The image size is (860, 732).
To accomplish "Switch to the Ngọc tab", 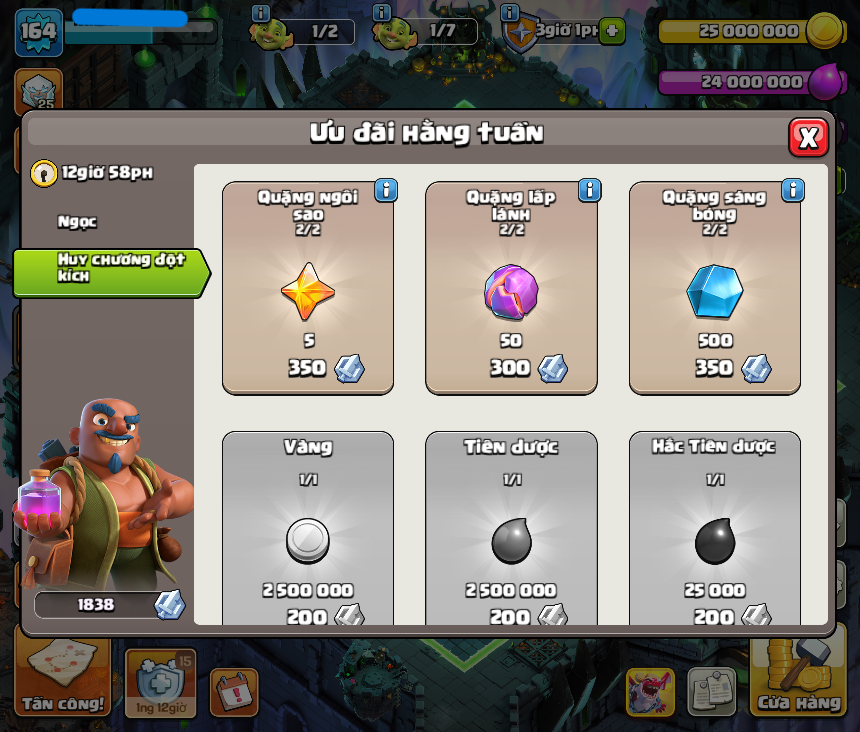I will coord(78,222).
